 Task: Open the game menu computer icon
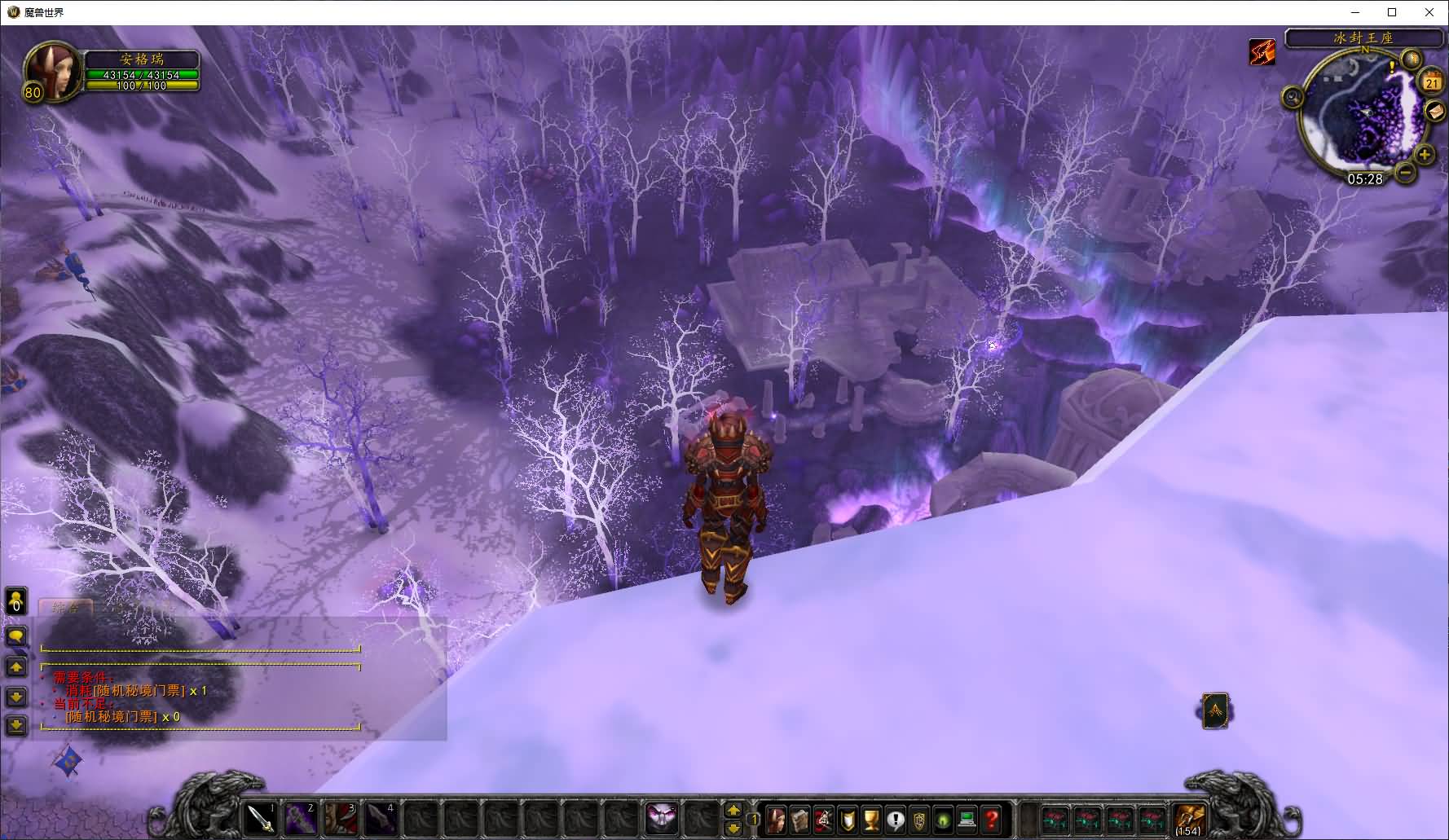pos(967,819)
